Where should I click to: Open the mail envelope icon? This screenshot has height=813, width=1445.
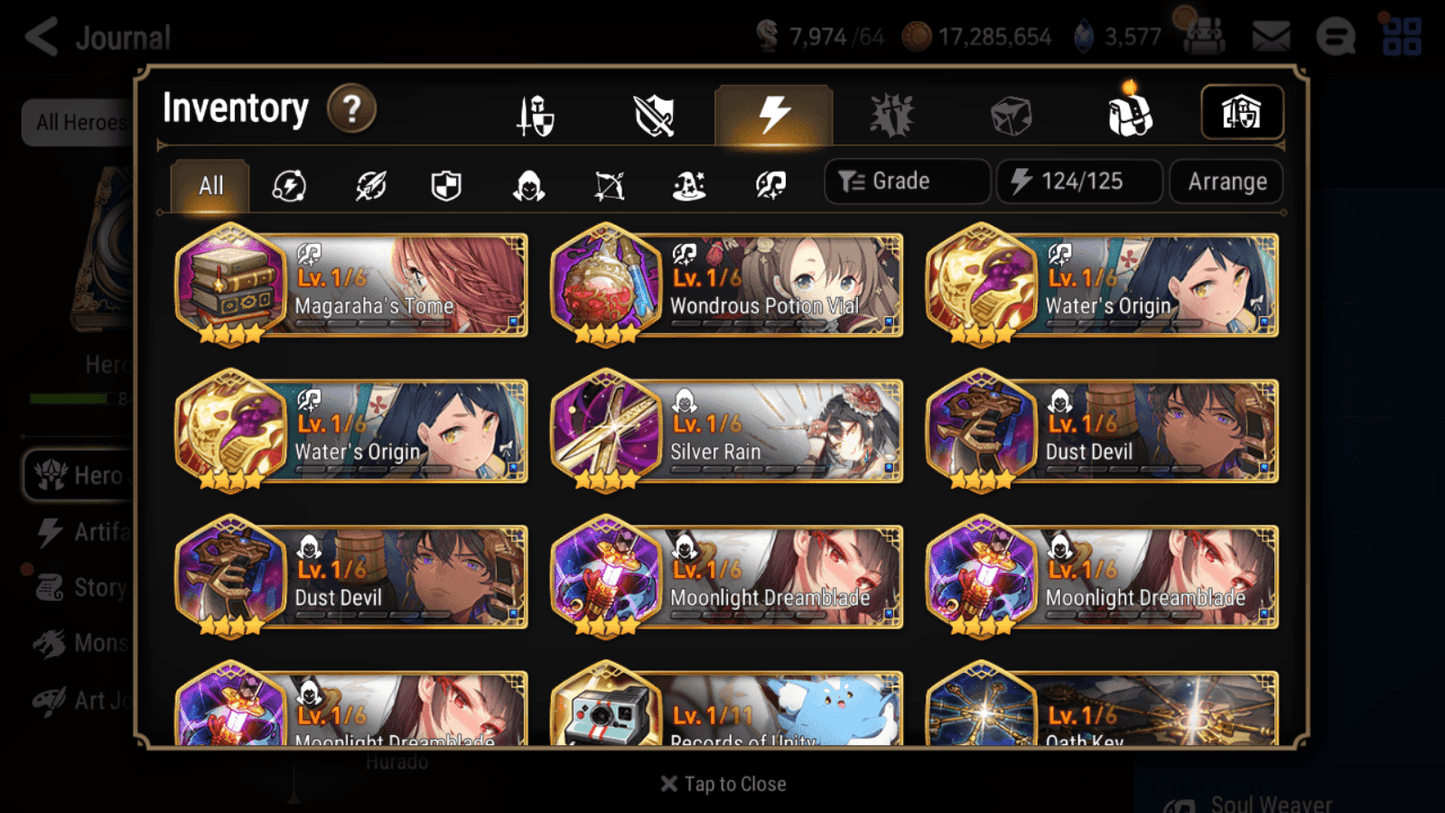tap(1270, 36)
